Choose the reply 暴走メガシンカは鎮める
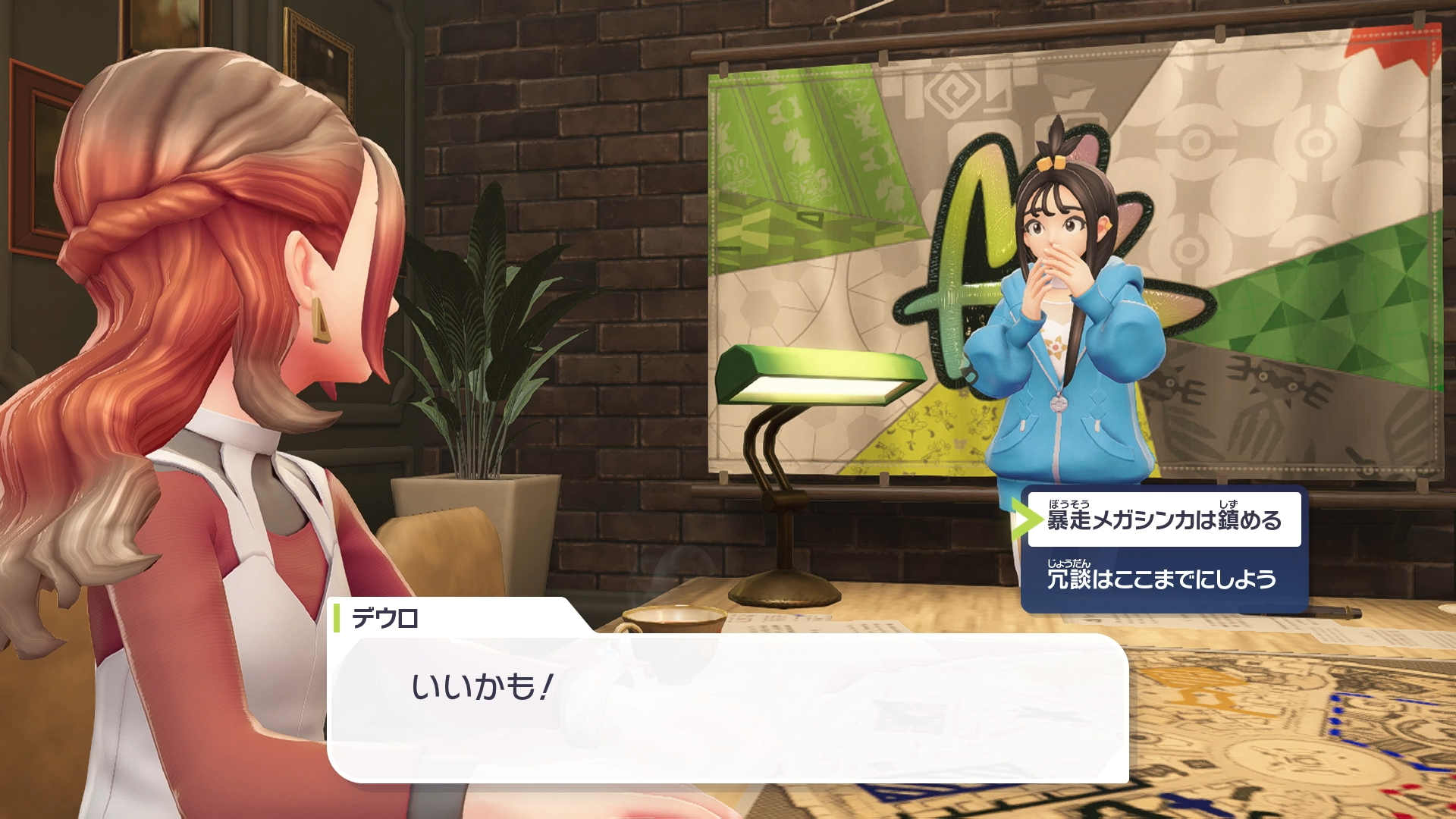This screenshot has width=1456, height=819. [1163, 520]
